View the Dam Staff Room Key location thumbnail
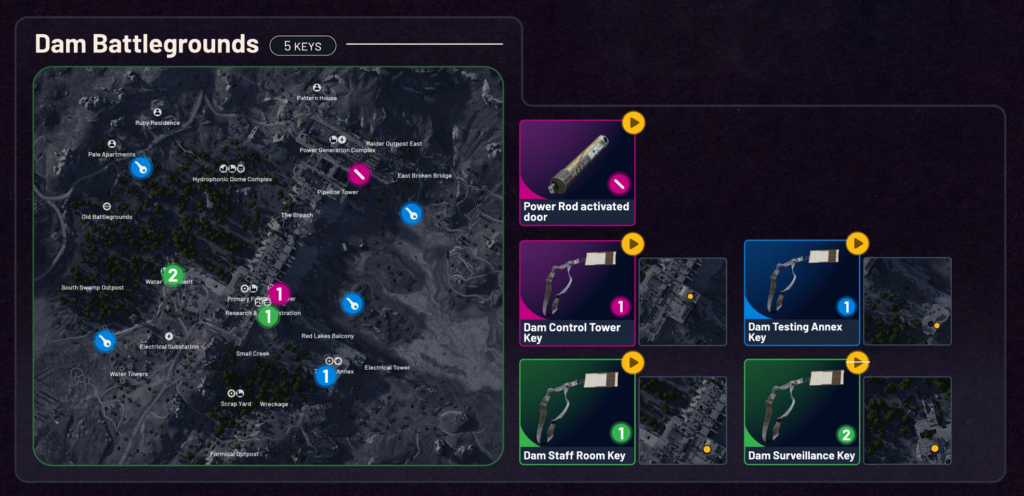1024x496 pixels. 682,420
